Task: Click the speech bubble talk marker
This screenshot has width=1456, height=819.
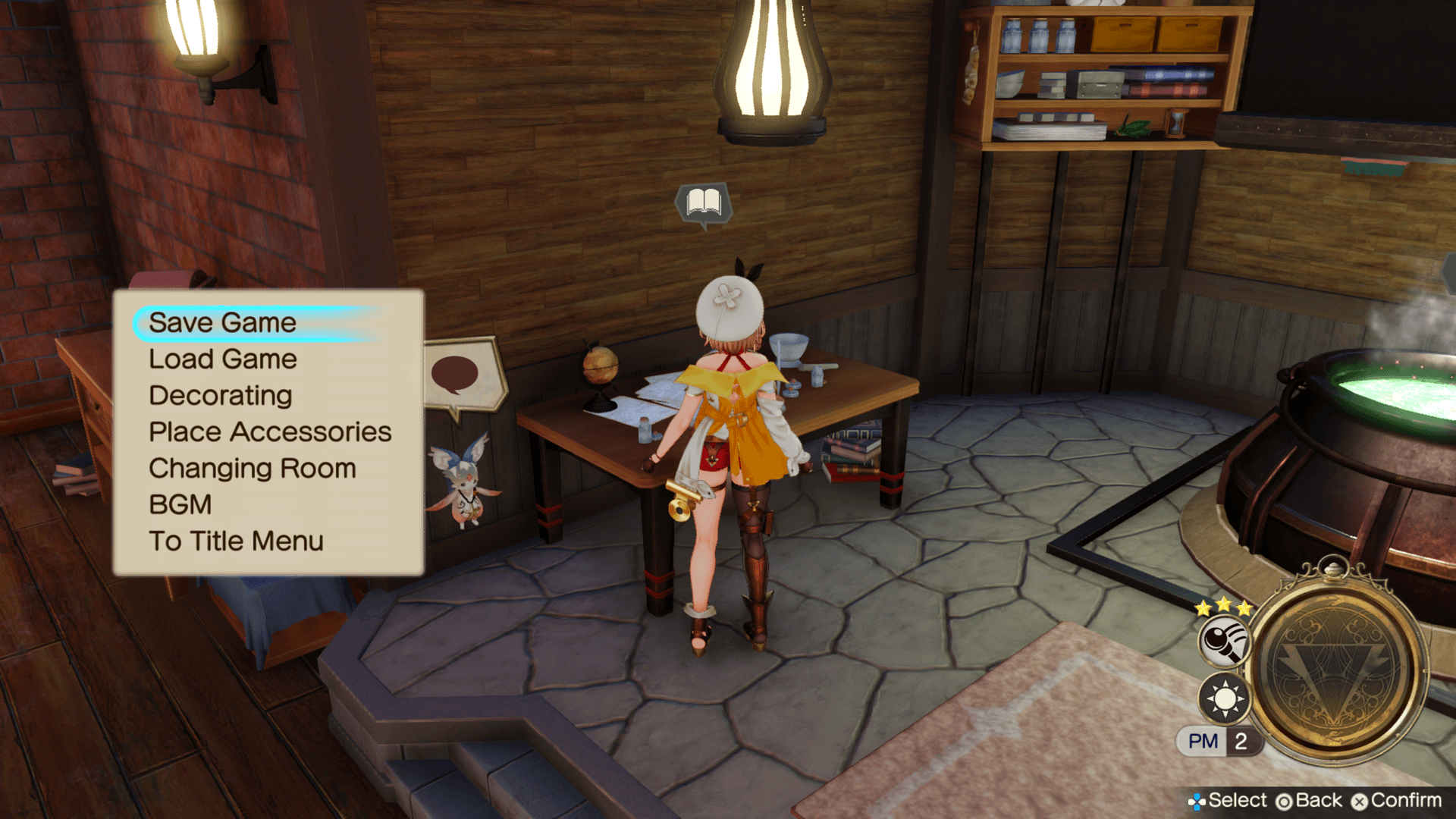Action: [x=456, y=373]
